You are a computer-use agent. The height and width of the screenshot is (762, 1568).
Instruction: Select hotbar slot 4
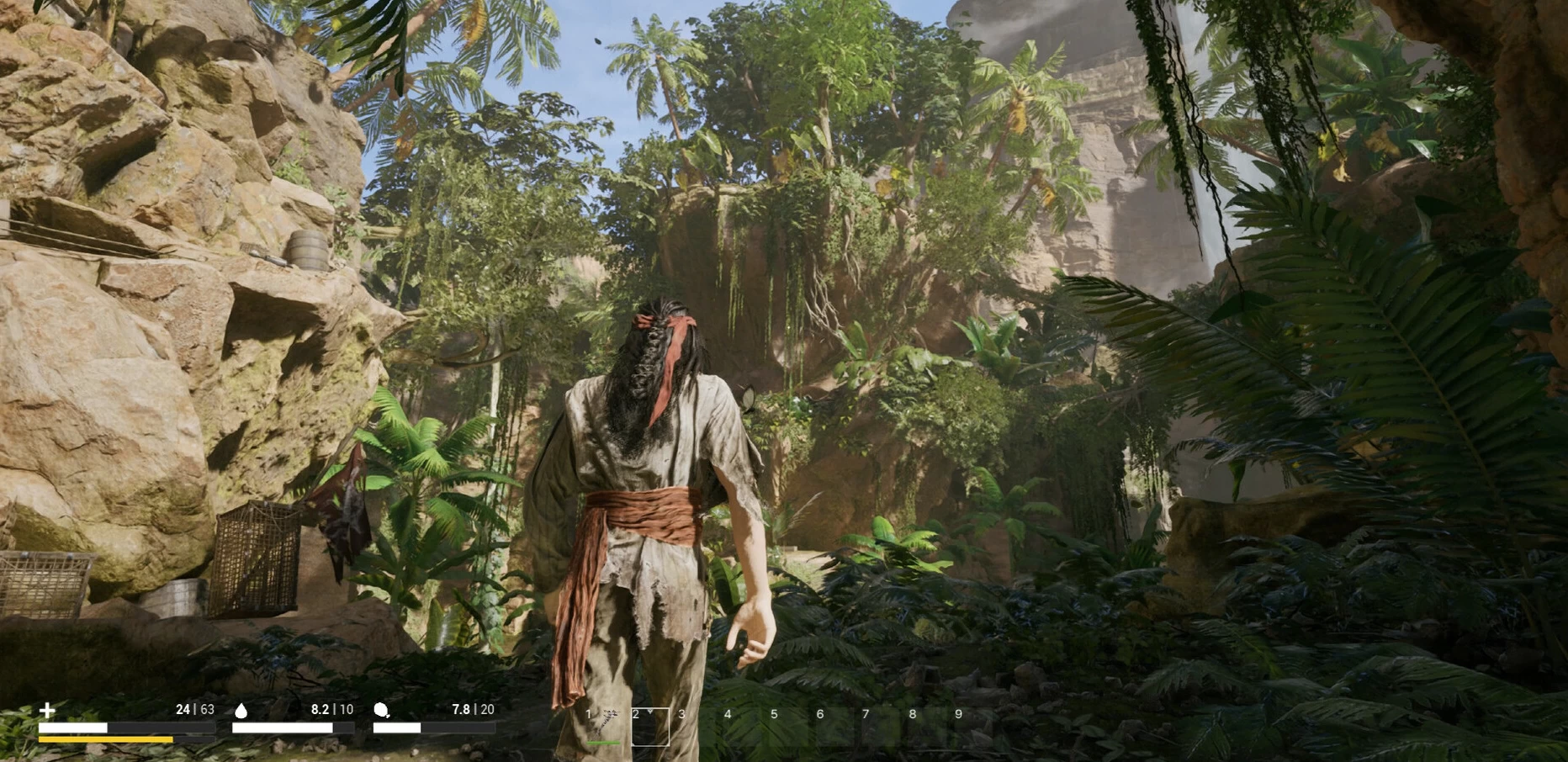coord(743,727)
